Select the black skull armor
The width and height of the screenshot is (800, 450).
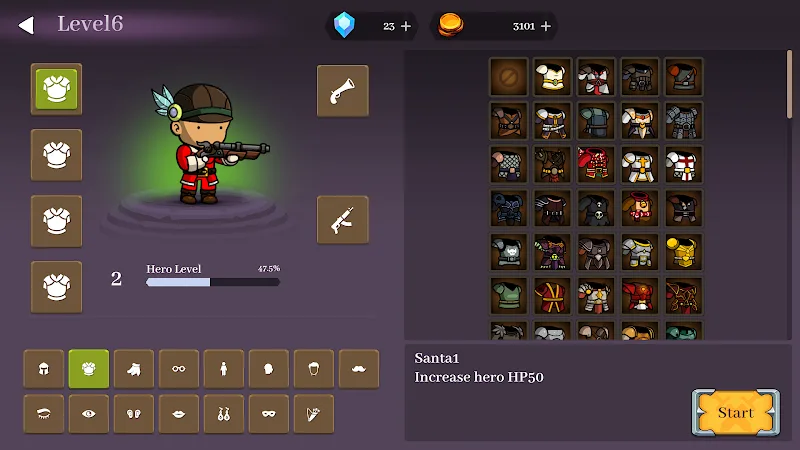click(596, 209)
